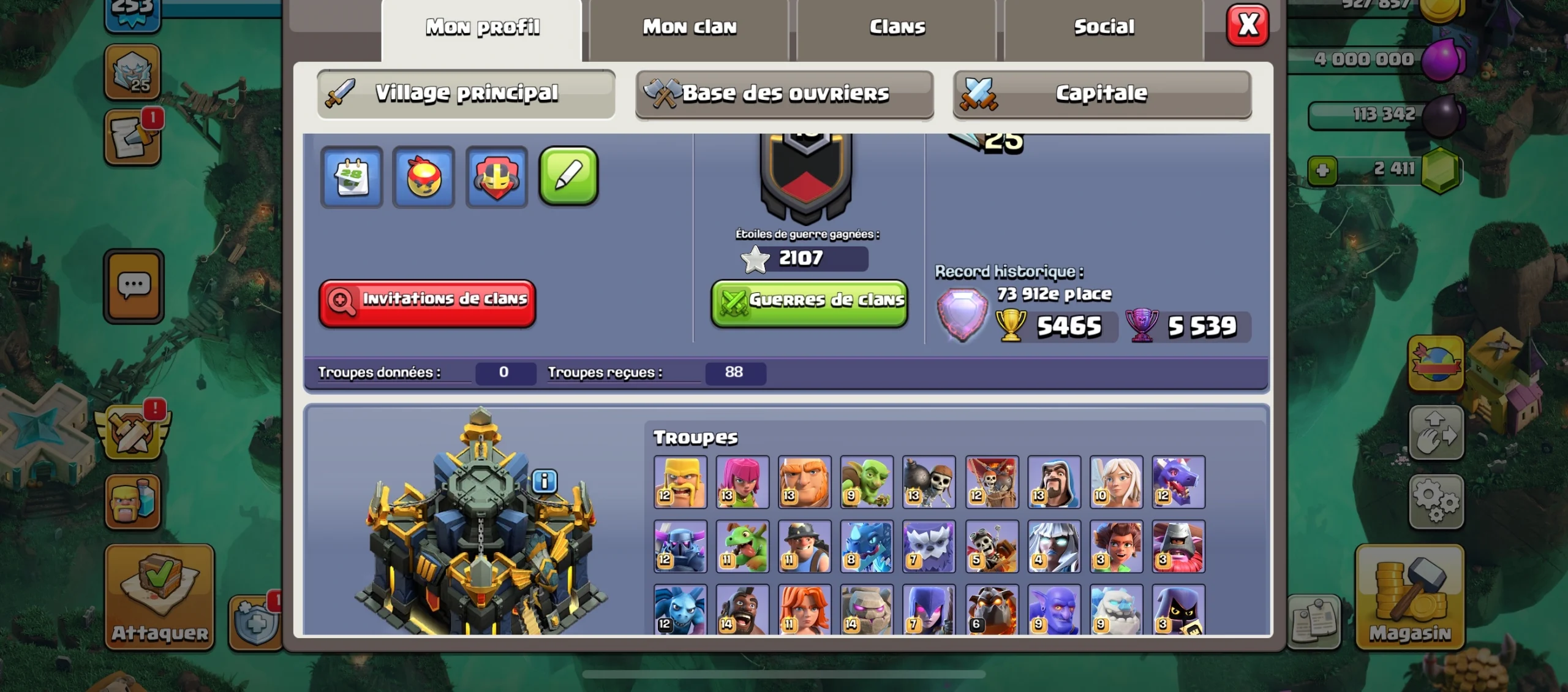This screenshot has width=1568, height=692.
Task: Open the Capitale profile view
Action: click(1101, 93)
